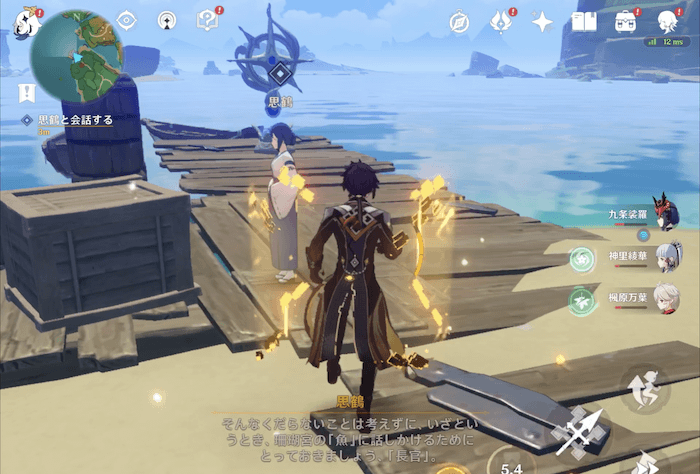Select the 思鶴と会話する quest tracker
This screenshot has height=474, width=700.
tap(74, 120)
